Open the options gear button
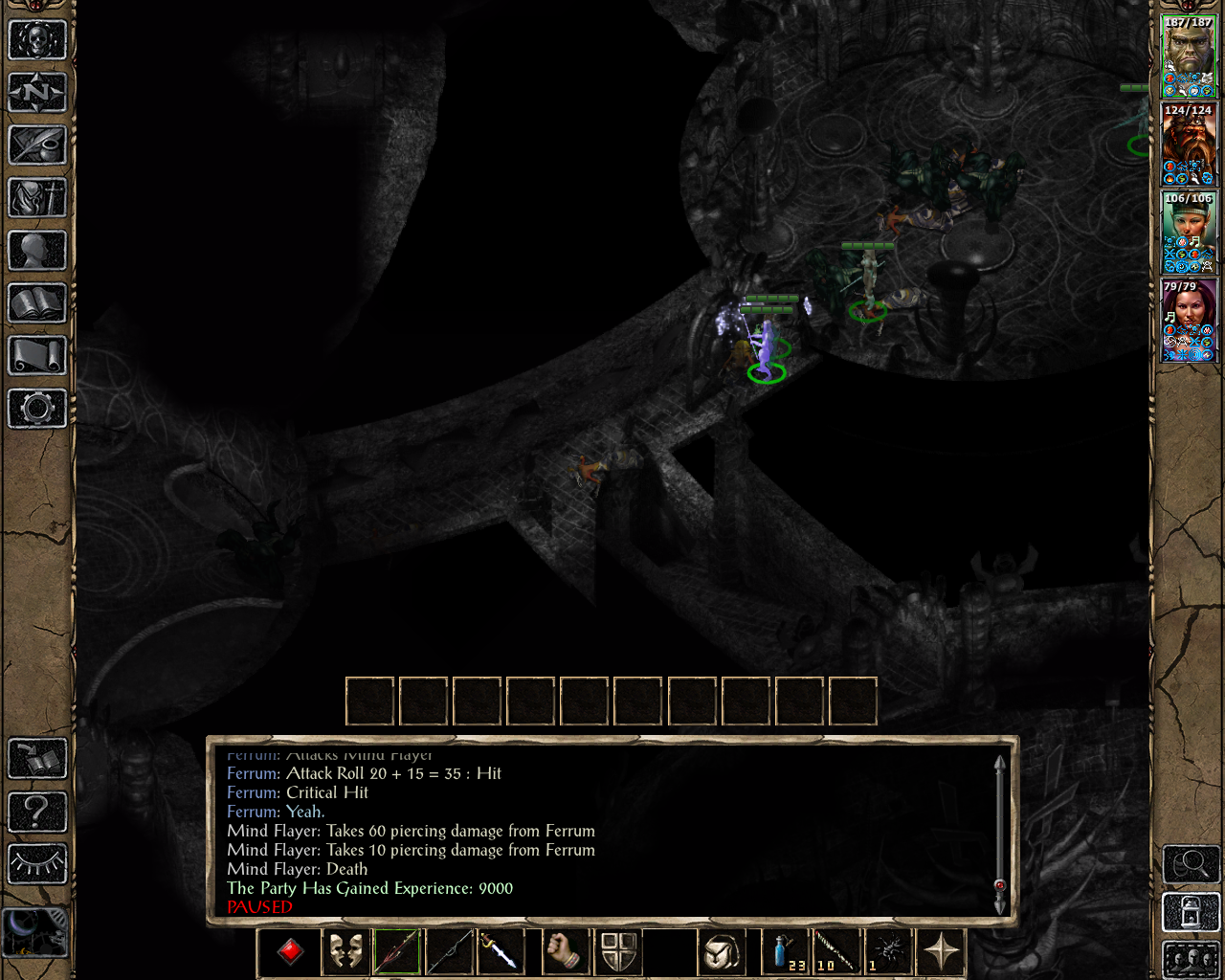The width and height of the screenshot is (1225, 980). (x=37, y=409)
